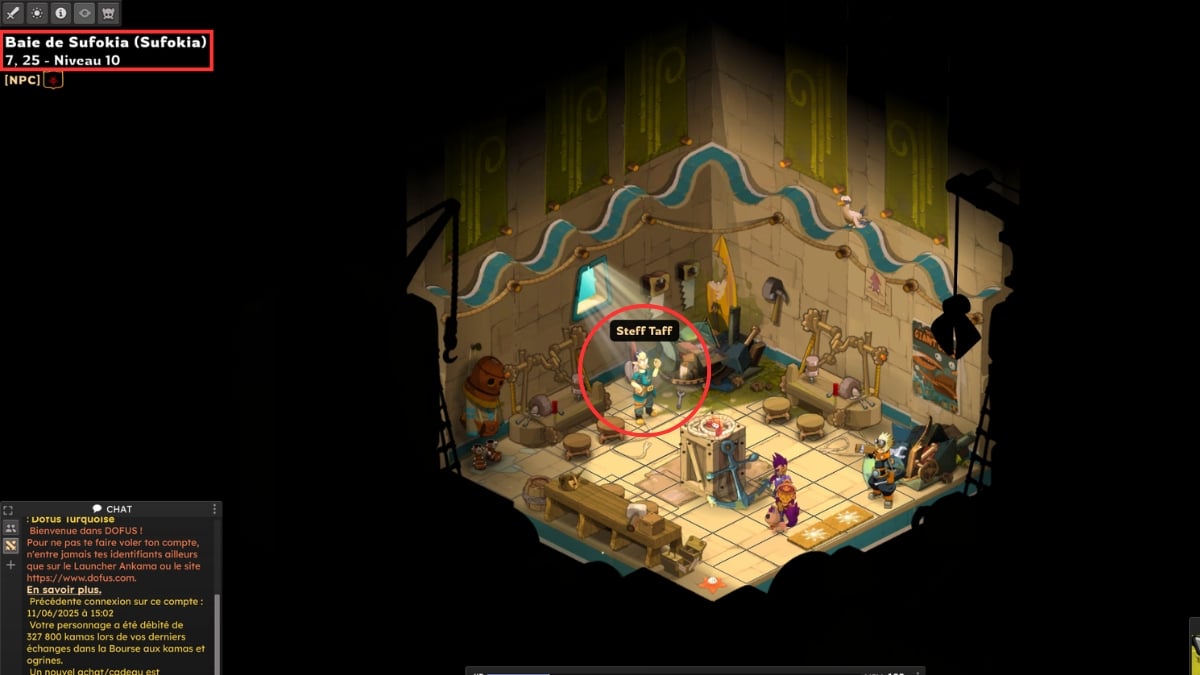Follow the "En savoir plus." link

point(64,590)
